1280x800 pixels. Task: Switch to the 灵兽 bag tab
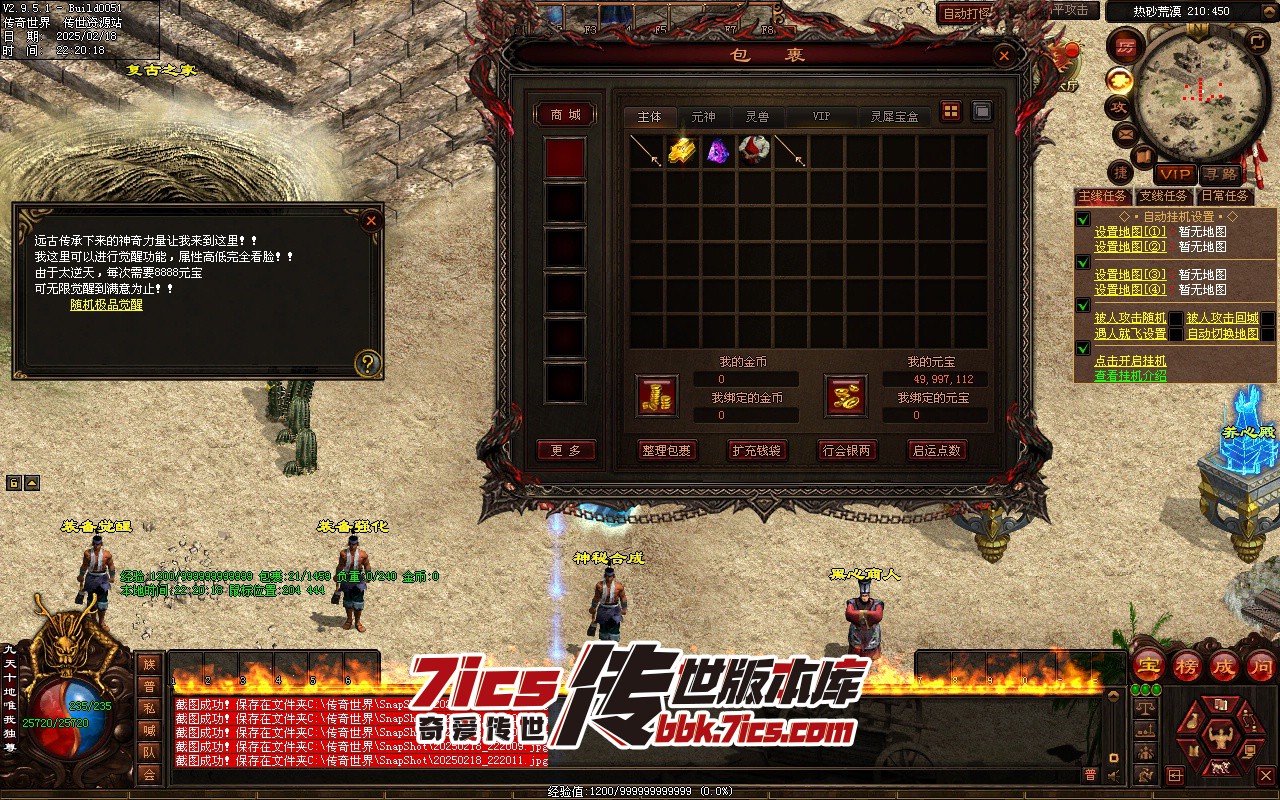click(x=757, y=117)
